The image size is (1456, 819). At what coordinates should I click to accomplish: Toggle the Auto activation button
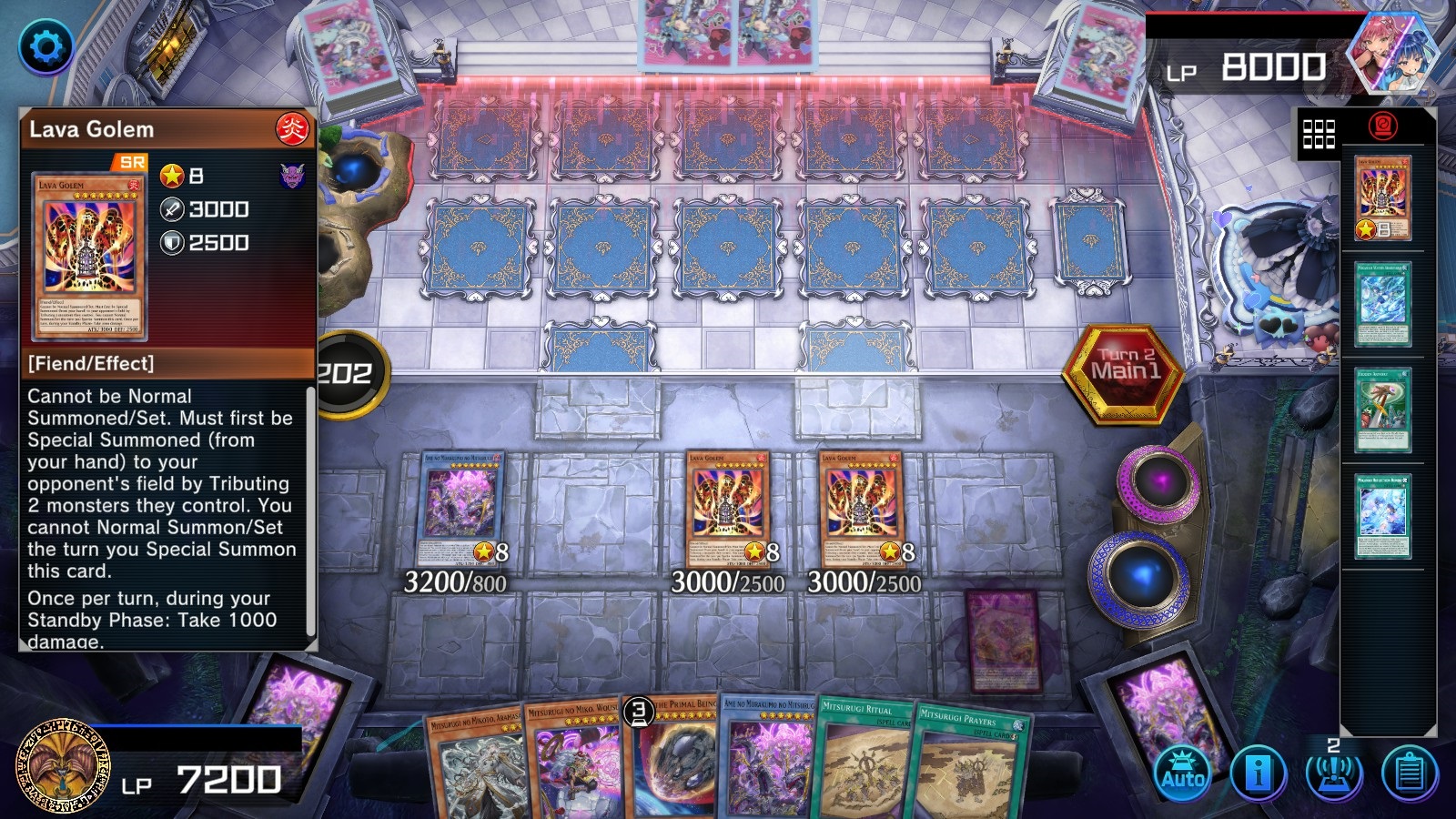[x=1182, y=773]
